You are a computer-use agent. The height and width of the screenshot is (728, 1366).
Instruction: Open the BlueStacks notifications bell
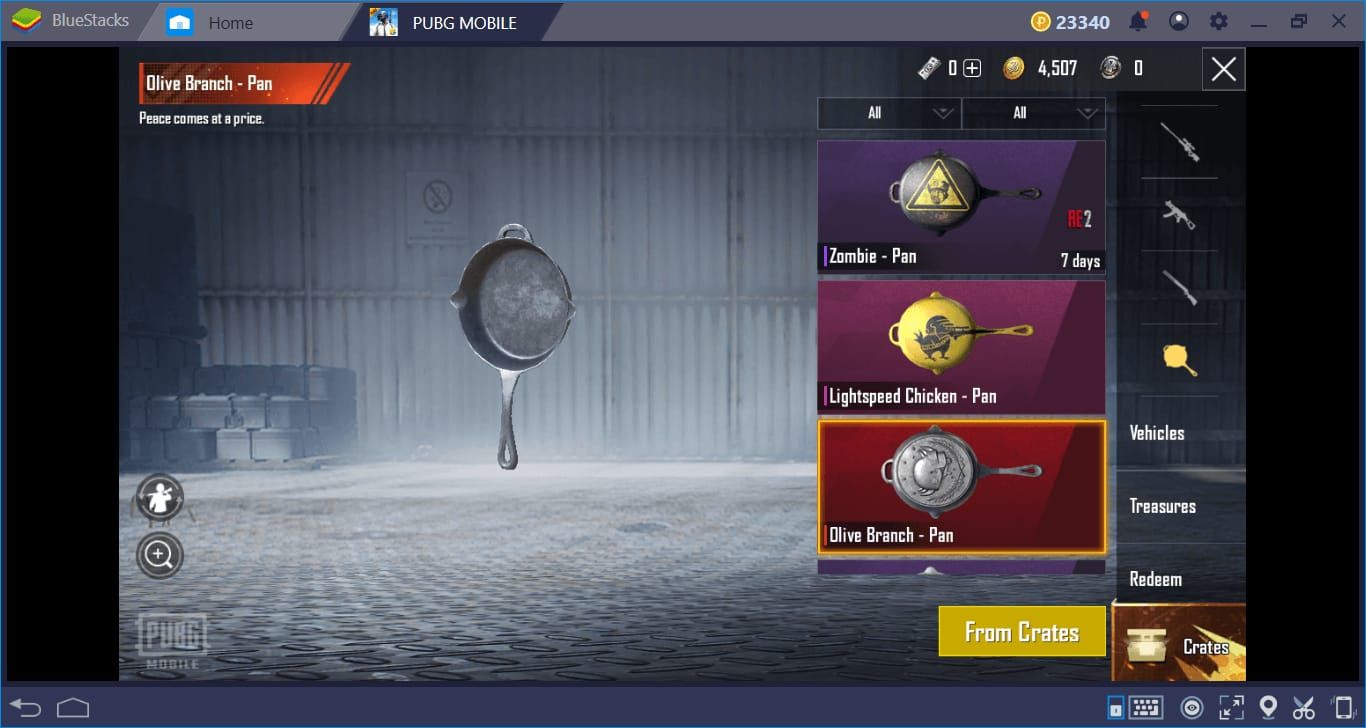(x=1137, y=20)
